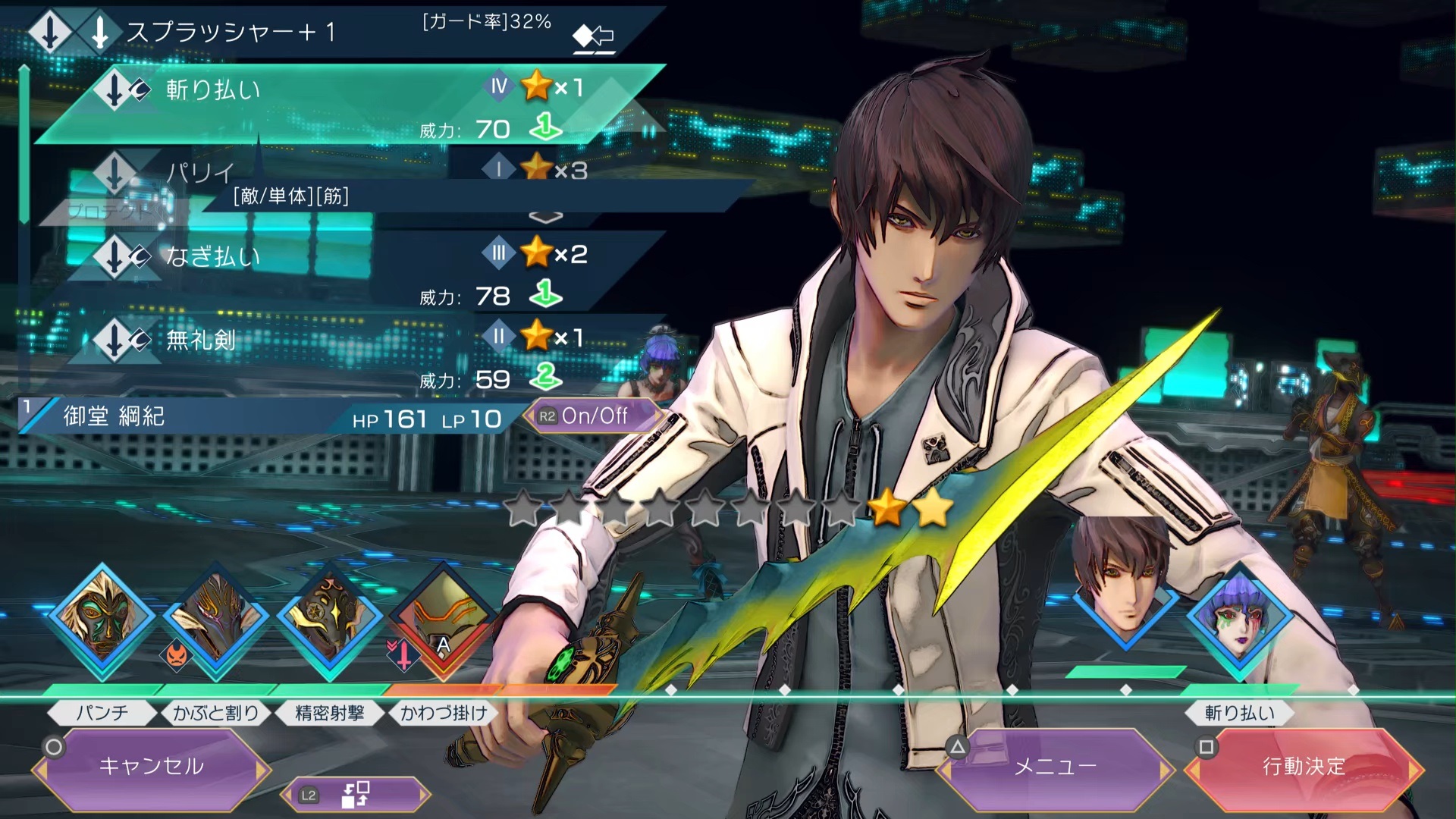Open the メニュー menu button
The image size is (1456, 819).
[x=1055, y=767]
